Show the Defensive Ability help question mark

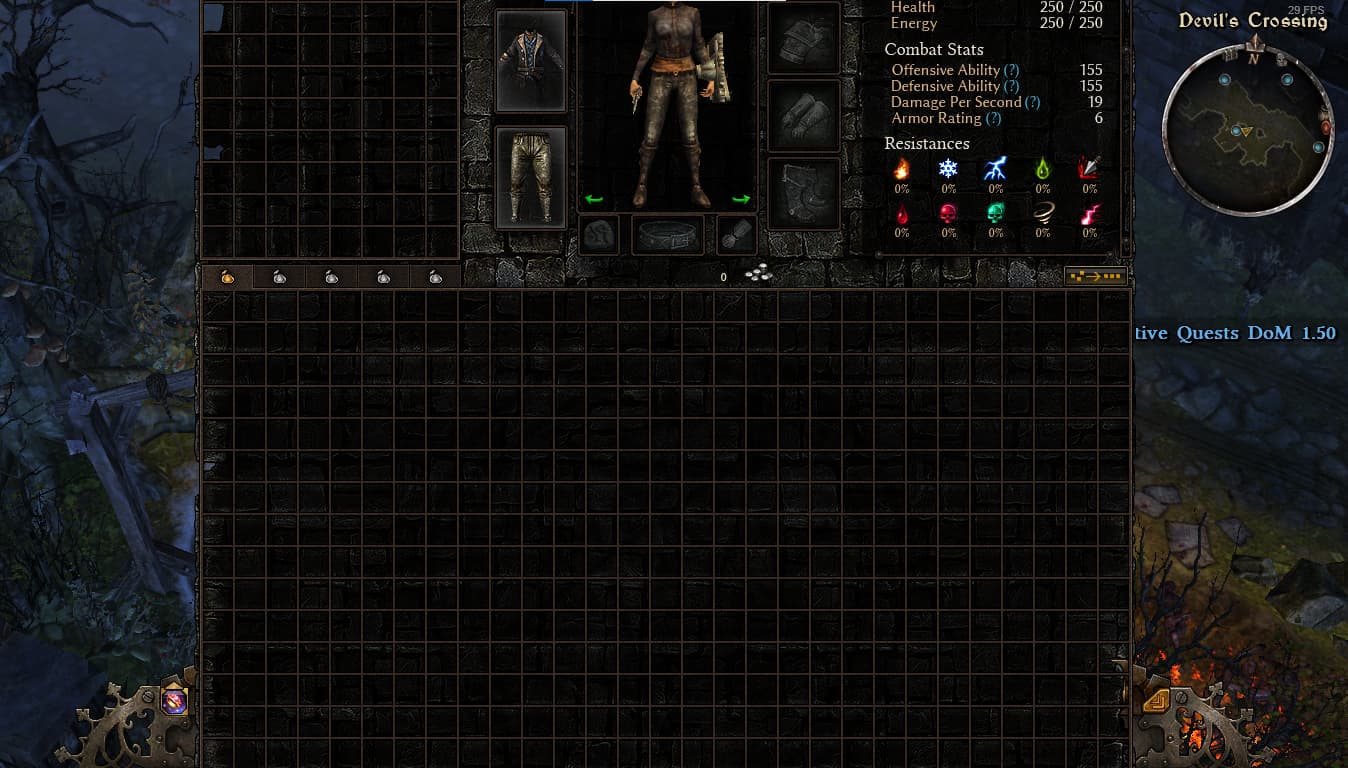click(x=1012, y=86)
